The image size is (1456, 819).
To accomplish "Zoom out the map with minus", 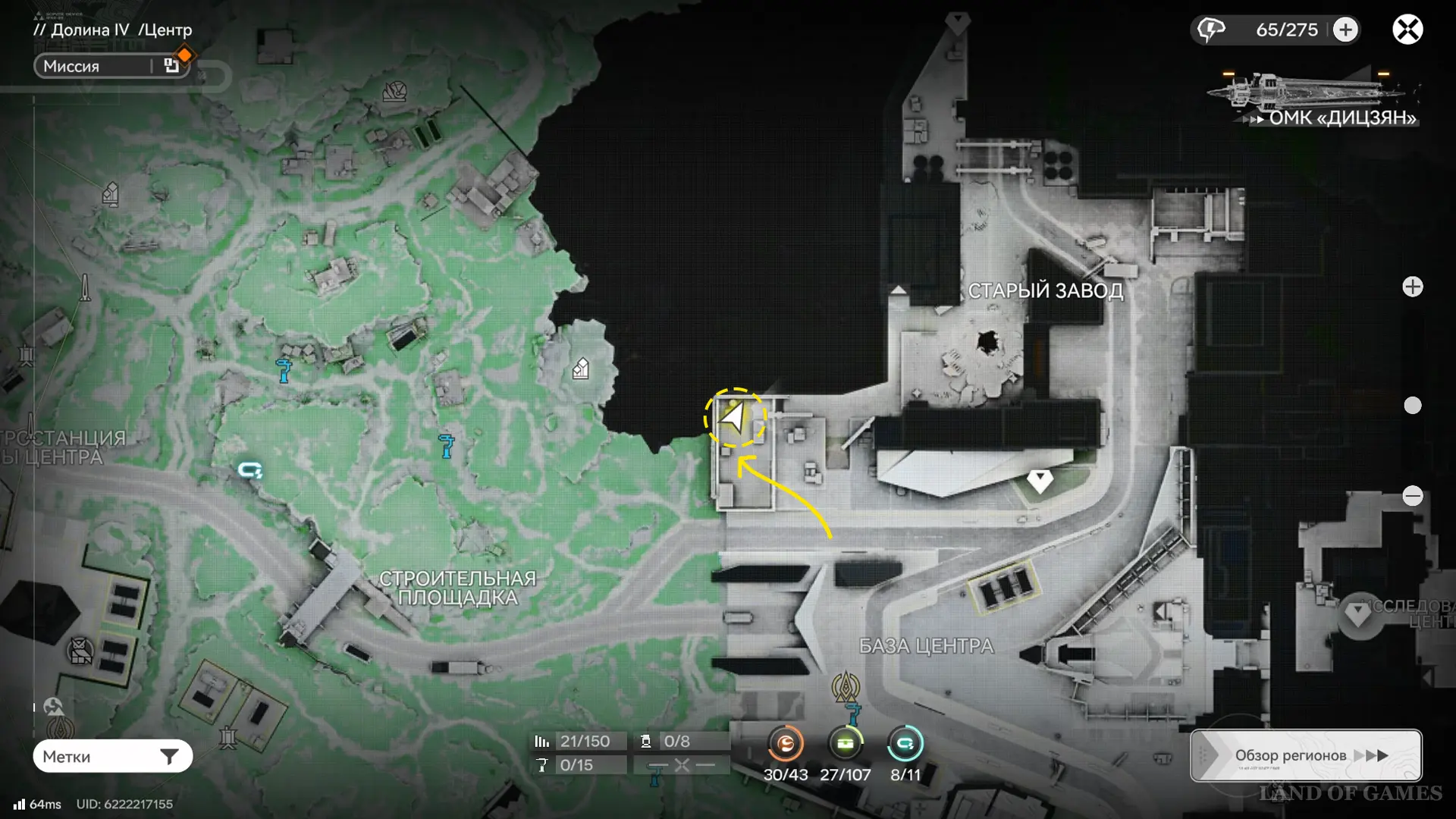I will [x=1412, y=496].
